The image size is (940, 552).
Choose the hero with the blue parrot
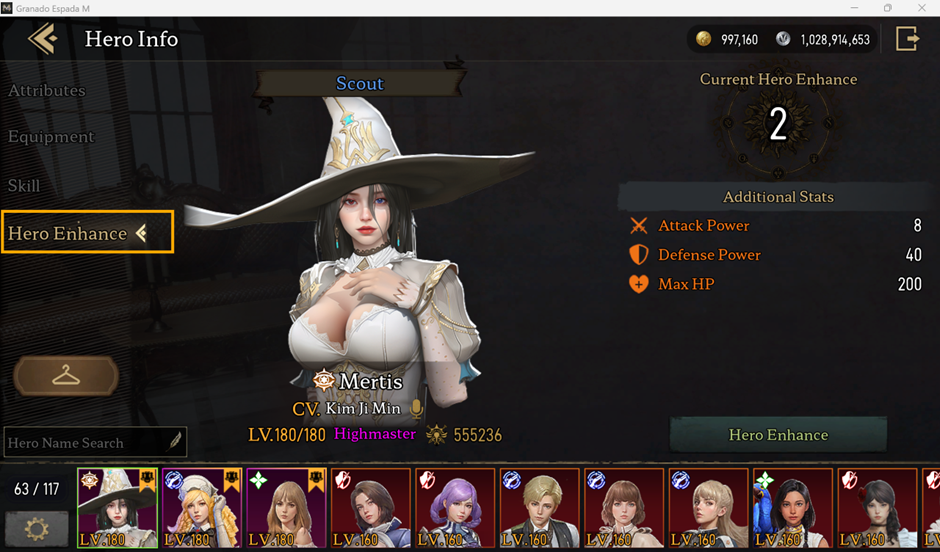click(x=791, y=507)
